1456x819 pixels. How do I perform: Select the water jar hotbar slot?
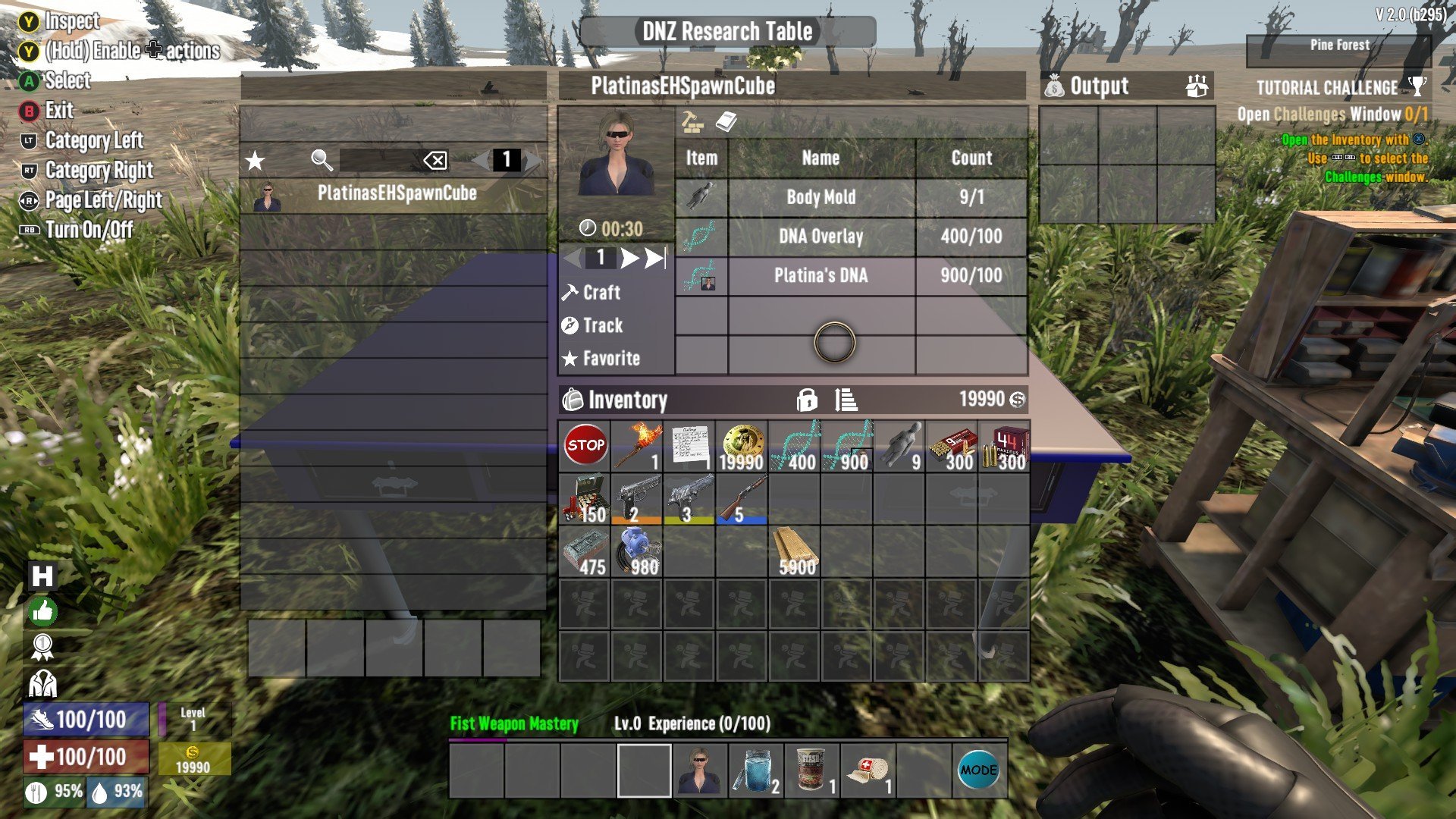pos(755,771)
